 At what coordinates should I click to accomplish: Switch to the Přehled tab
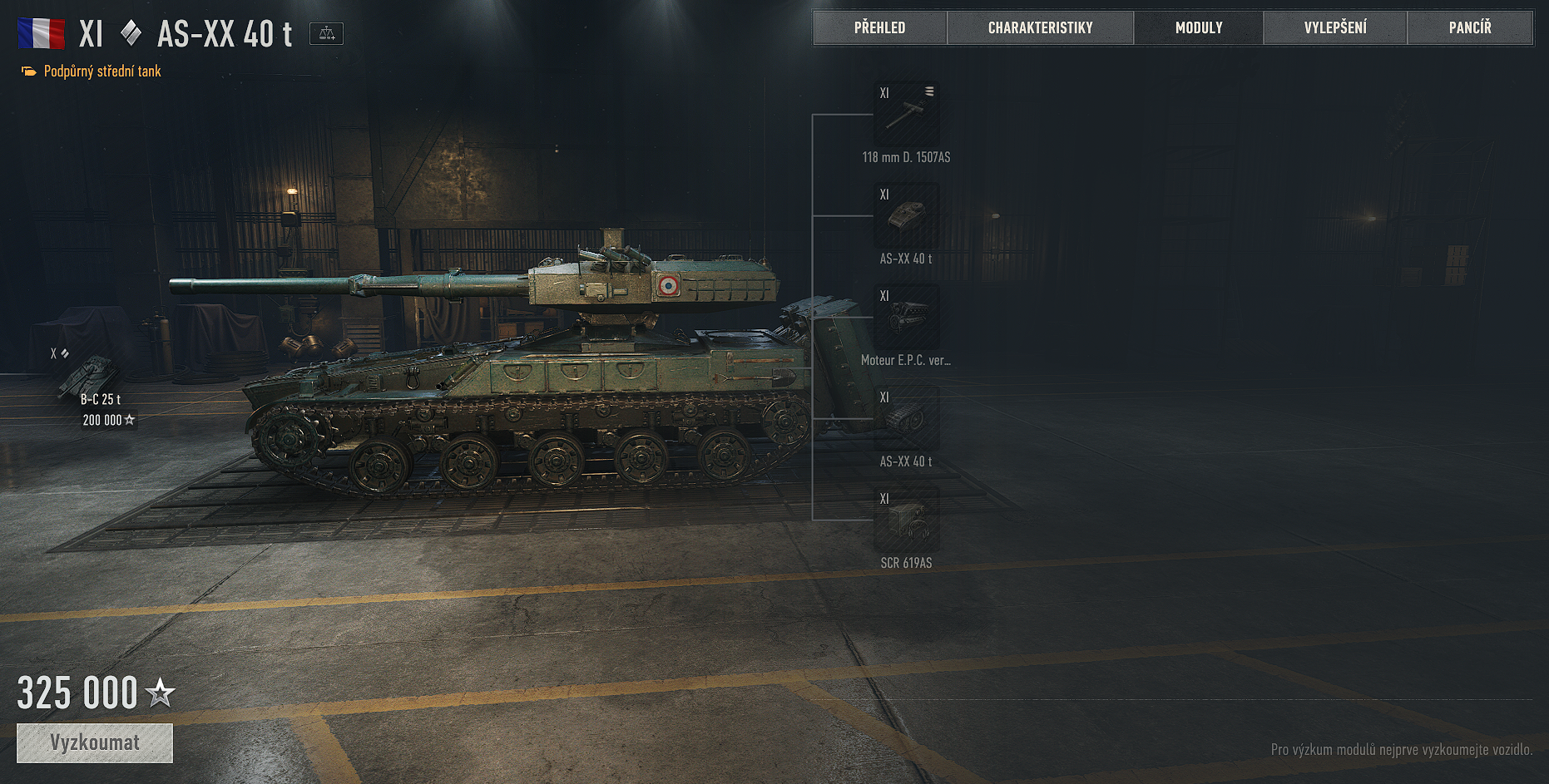pos(879,27)
